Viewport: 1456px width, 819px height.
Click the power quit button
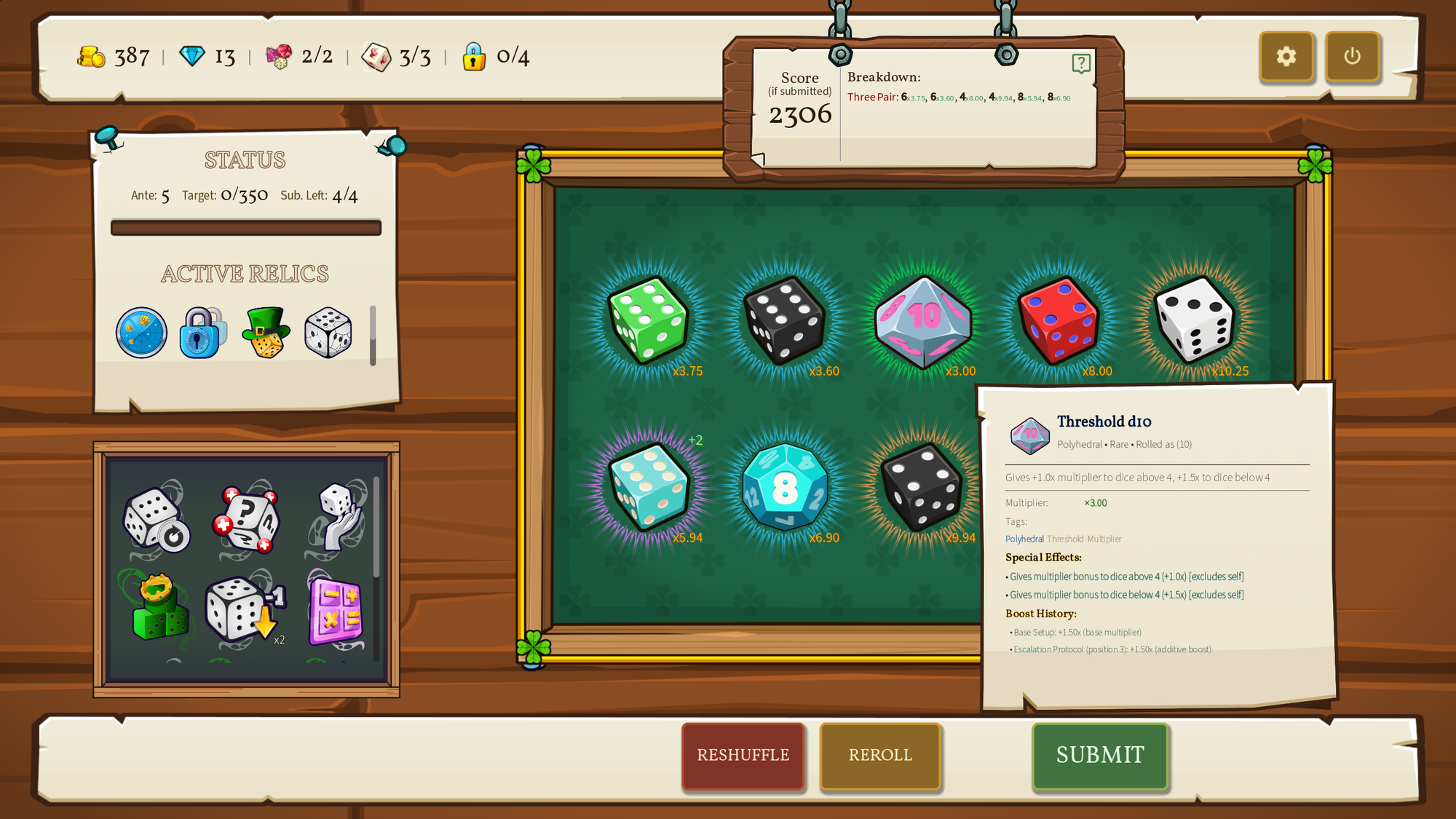coord(1352,56)
